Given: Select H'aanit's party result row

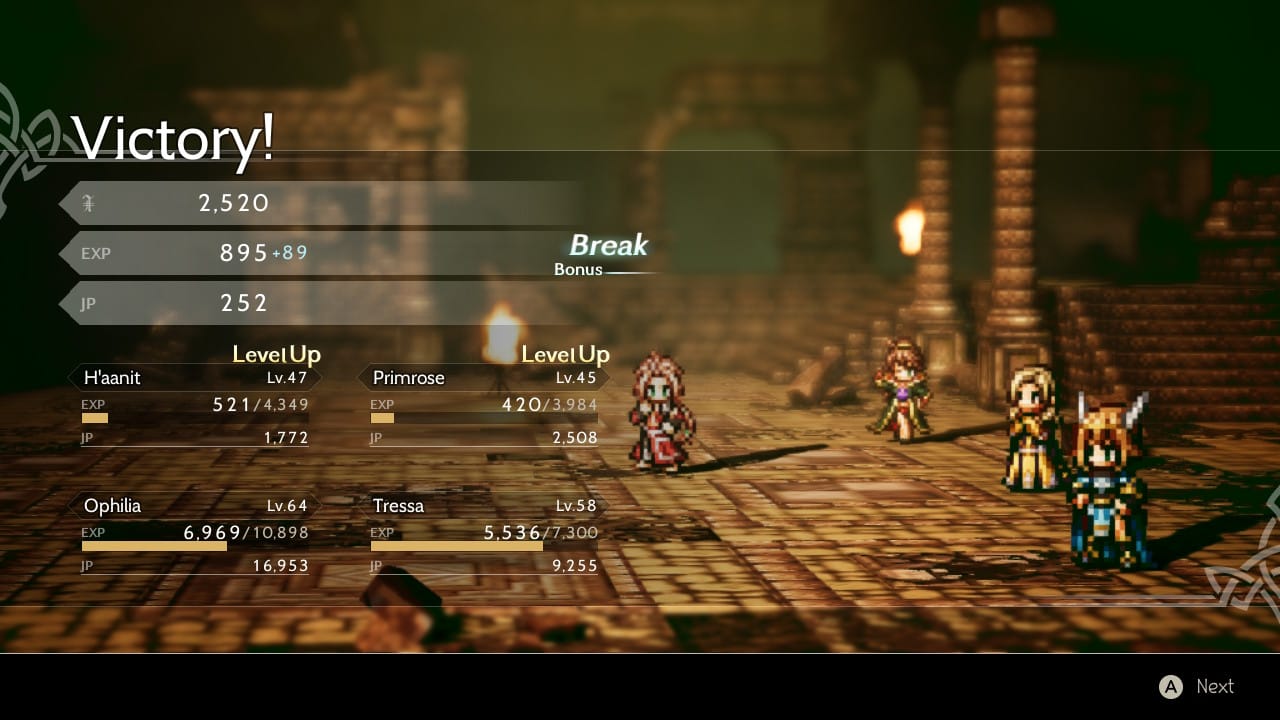Looking at the screenshot, I should point(195,378).
